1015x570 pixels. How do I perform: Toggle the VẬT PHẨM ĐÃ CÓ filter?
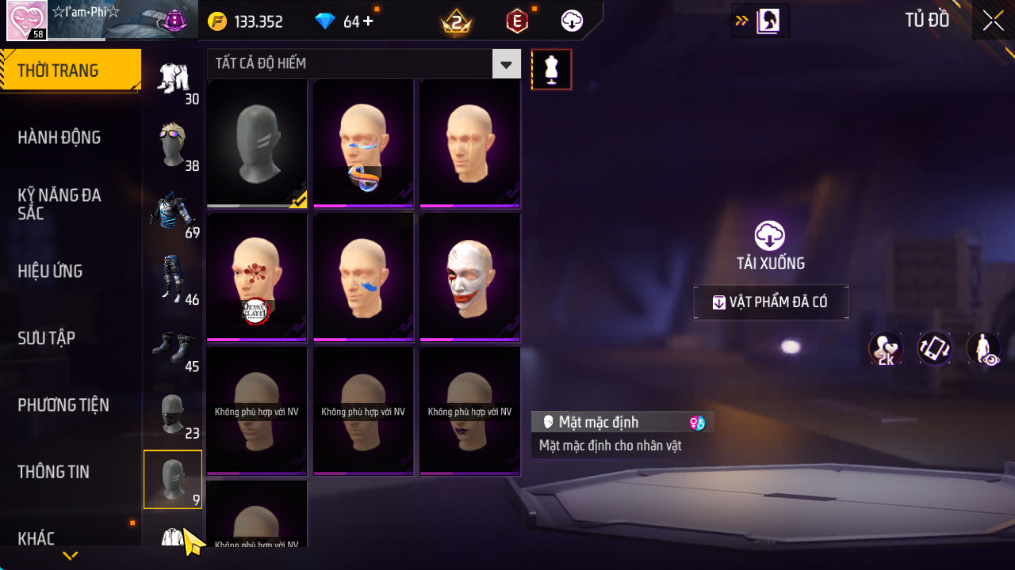click(x=771, y=302)
